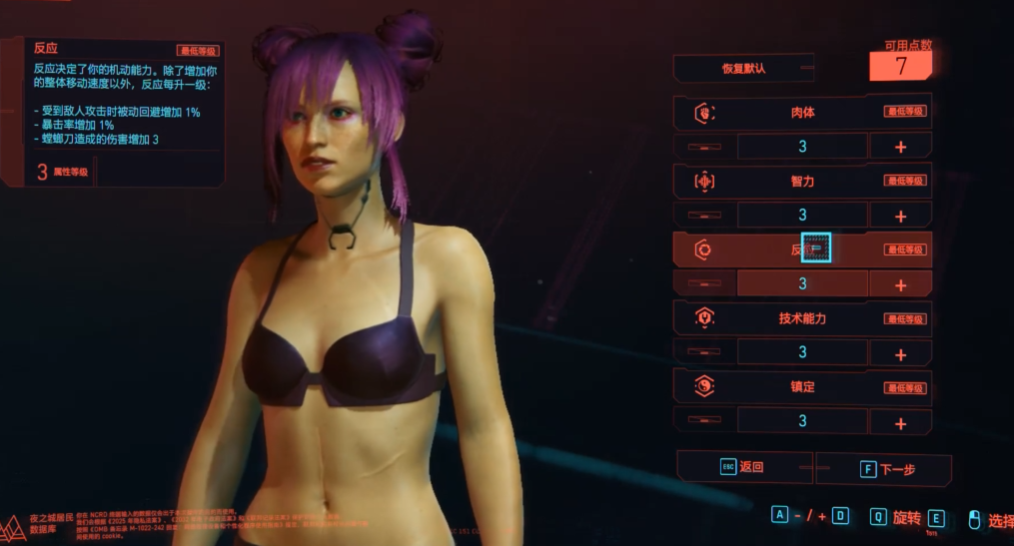Image resolution: width=1014 pixels, height=546 pixels.
Task: Reduce 镇定 attribute with minus button
Action: (705, 422)
